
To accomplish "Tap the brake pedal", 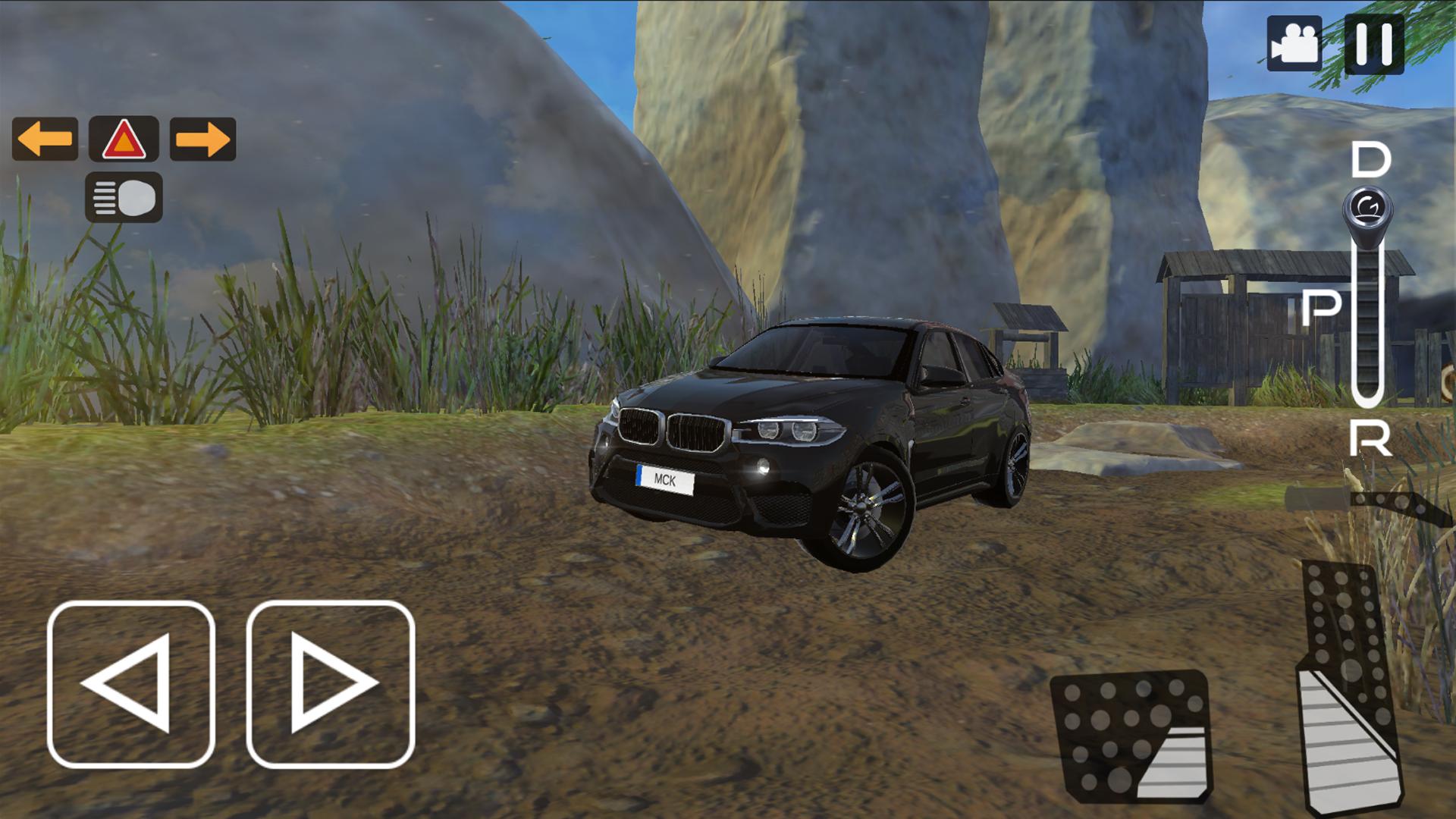I will pyautogui.click(x=1131, y=736).
